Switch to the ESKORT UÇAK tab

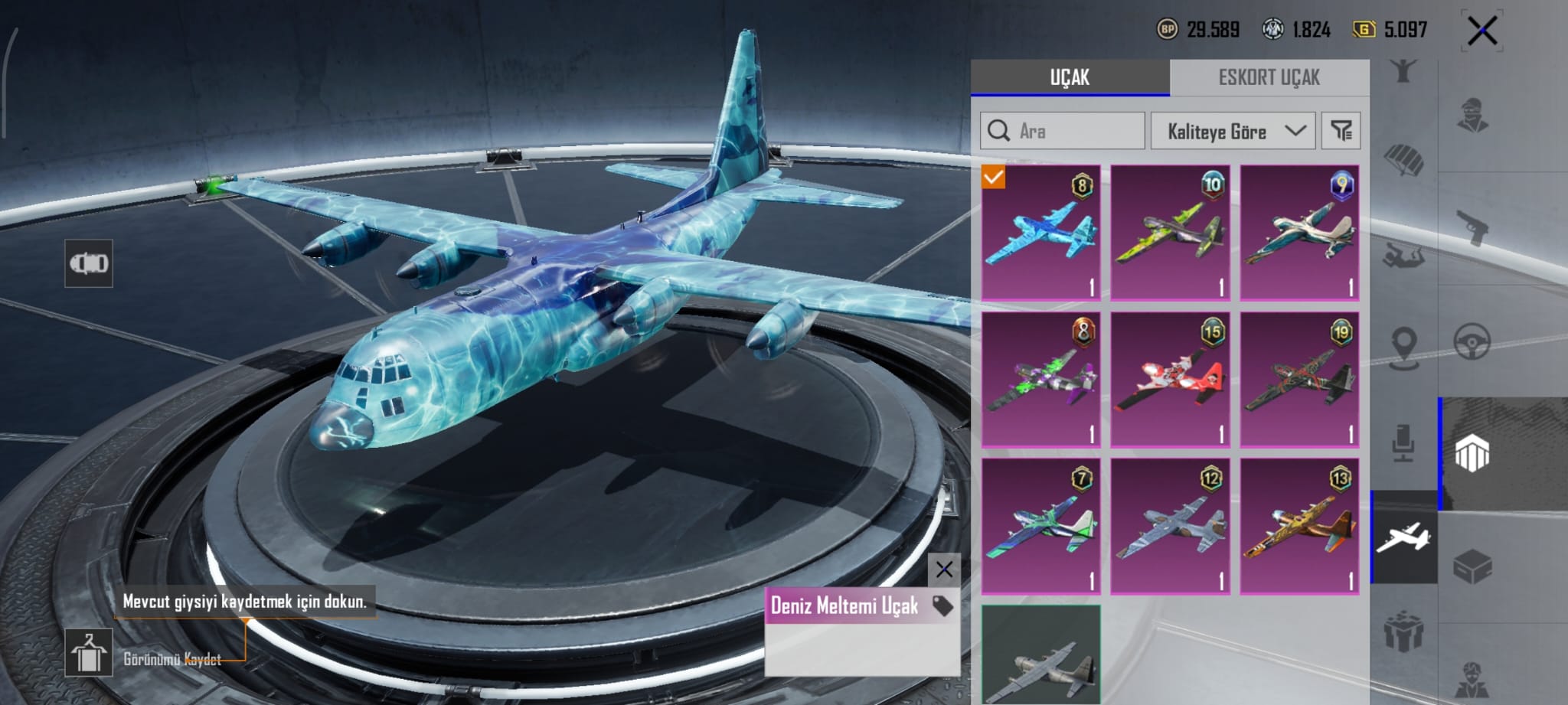click(x=1269, y=77)
